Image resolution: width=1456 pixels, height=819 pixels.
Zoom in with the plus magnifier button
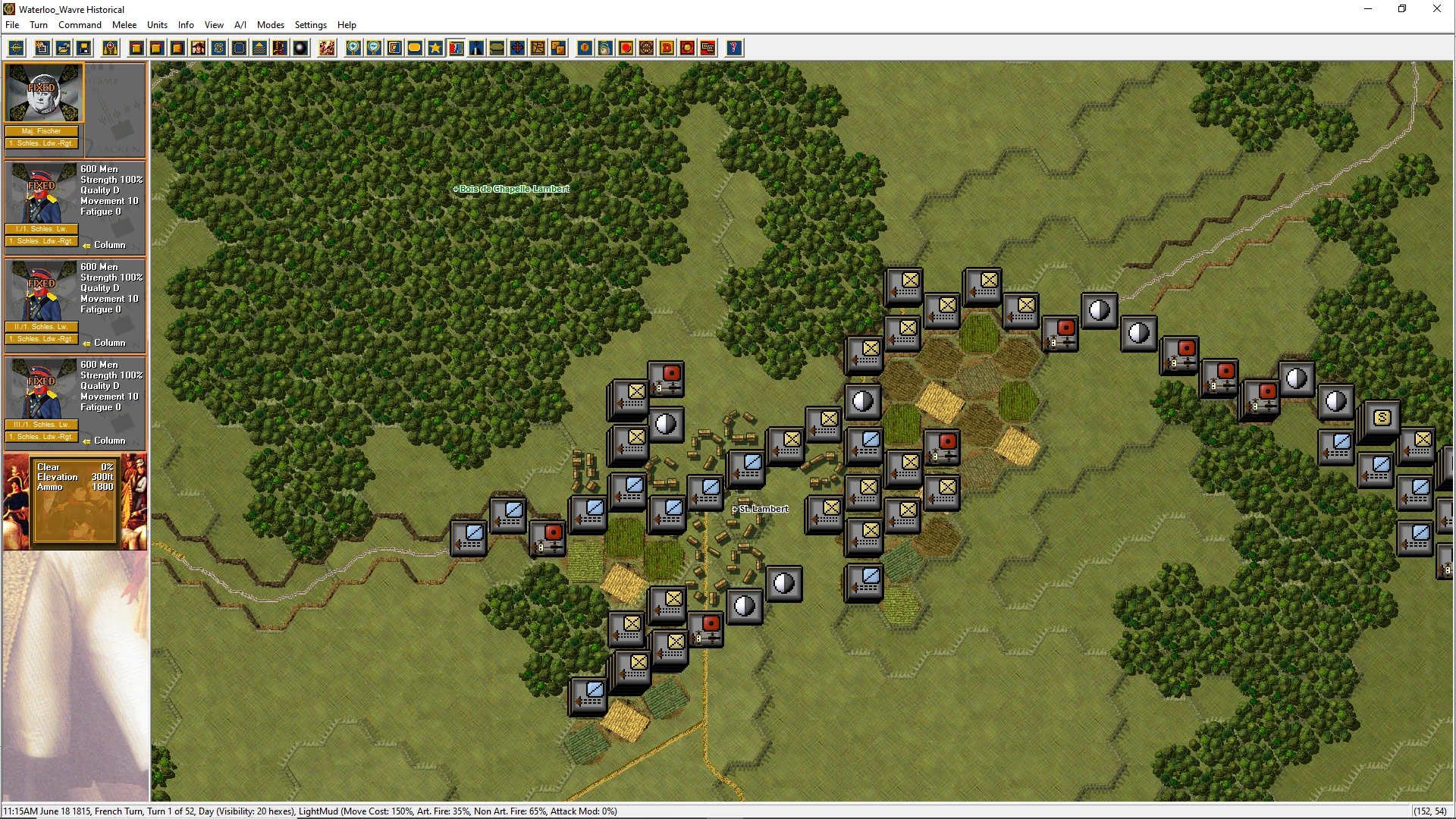coord(353,49)
